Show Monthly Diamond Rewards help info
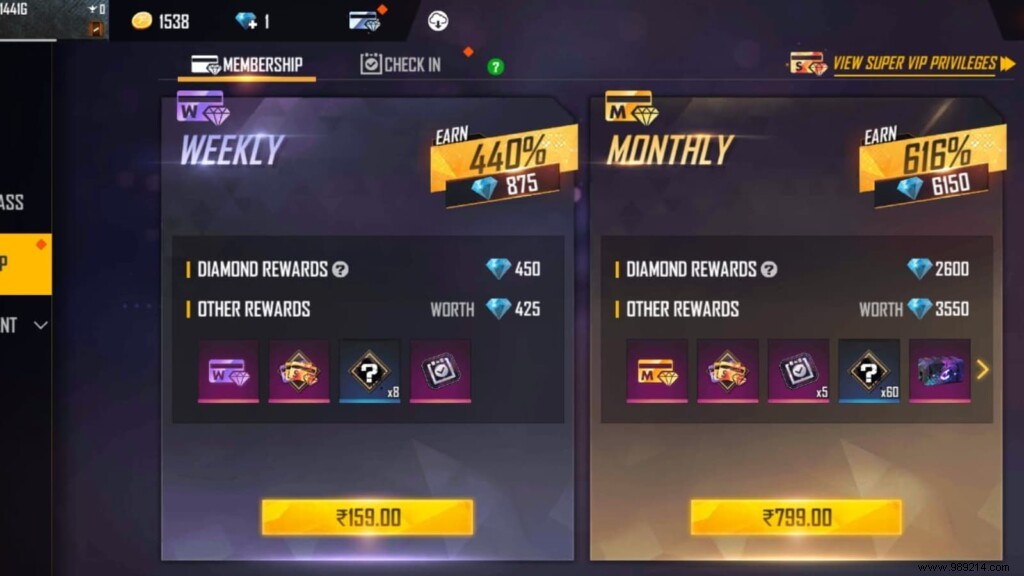 coord(769,269)
